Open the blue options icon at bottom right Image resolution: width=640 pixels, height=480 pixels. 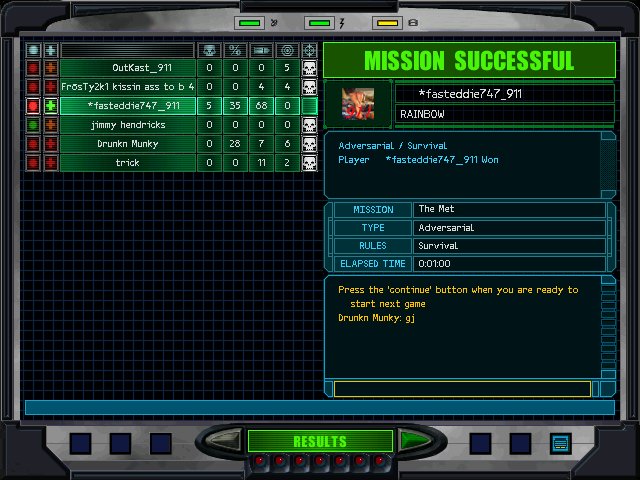click(x=560, y=443)
